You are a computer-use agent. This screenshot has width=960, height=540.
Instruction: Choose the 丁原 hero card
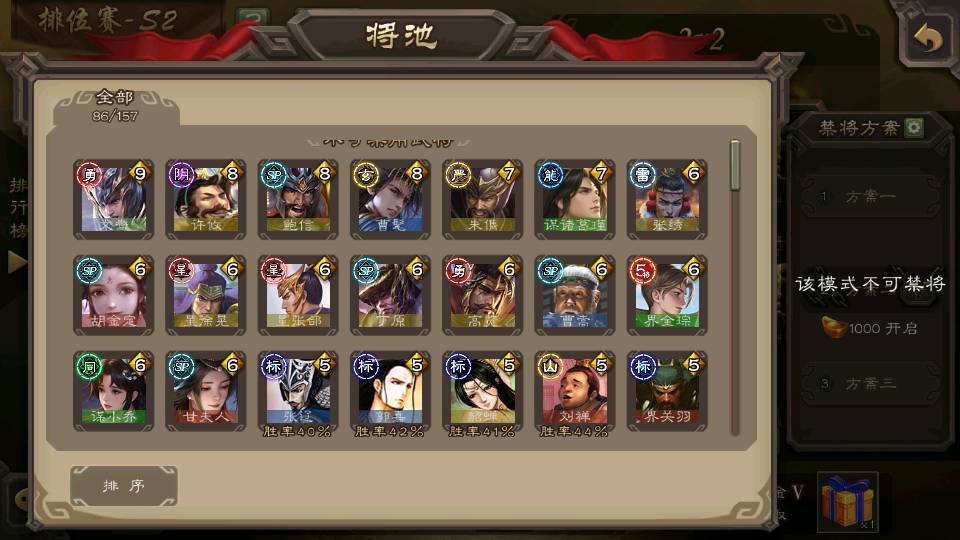[x=390, y=295]
